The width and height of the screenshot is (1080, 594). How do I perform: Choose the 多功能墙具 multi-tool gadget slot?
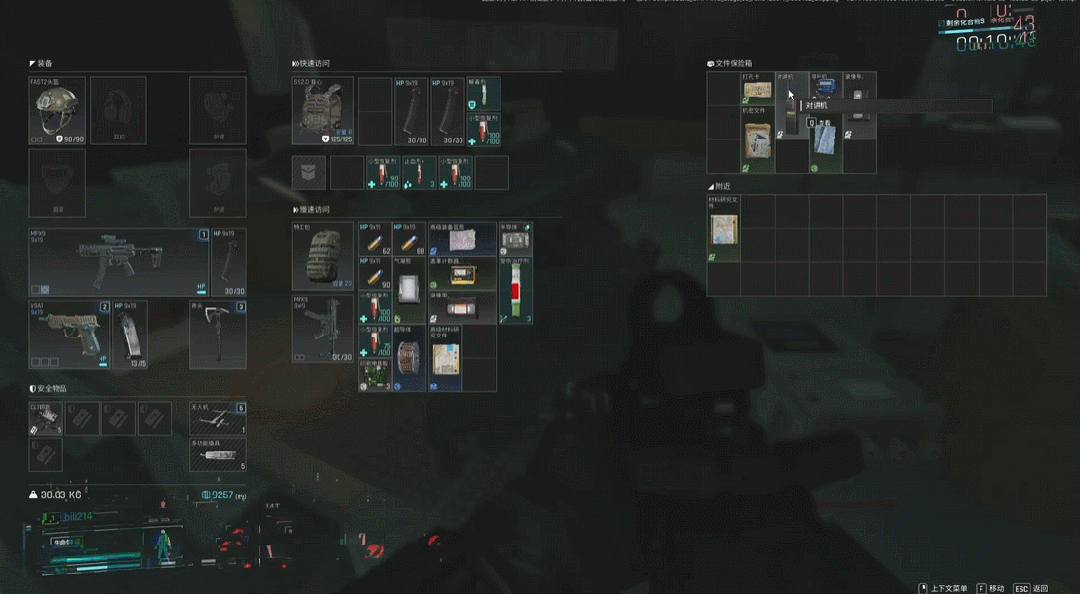[217, 454]
